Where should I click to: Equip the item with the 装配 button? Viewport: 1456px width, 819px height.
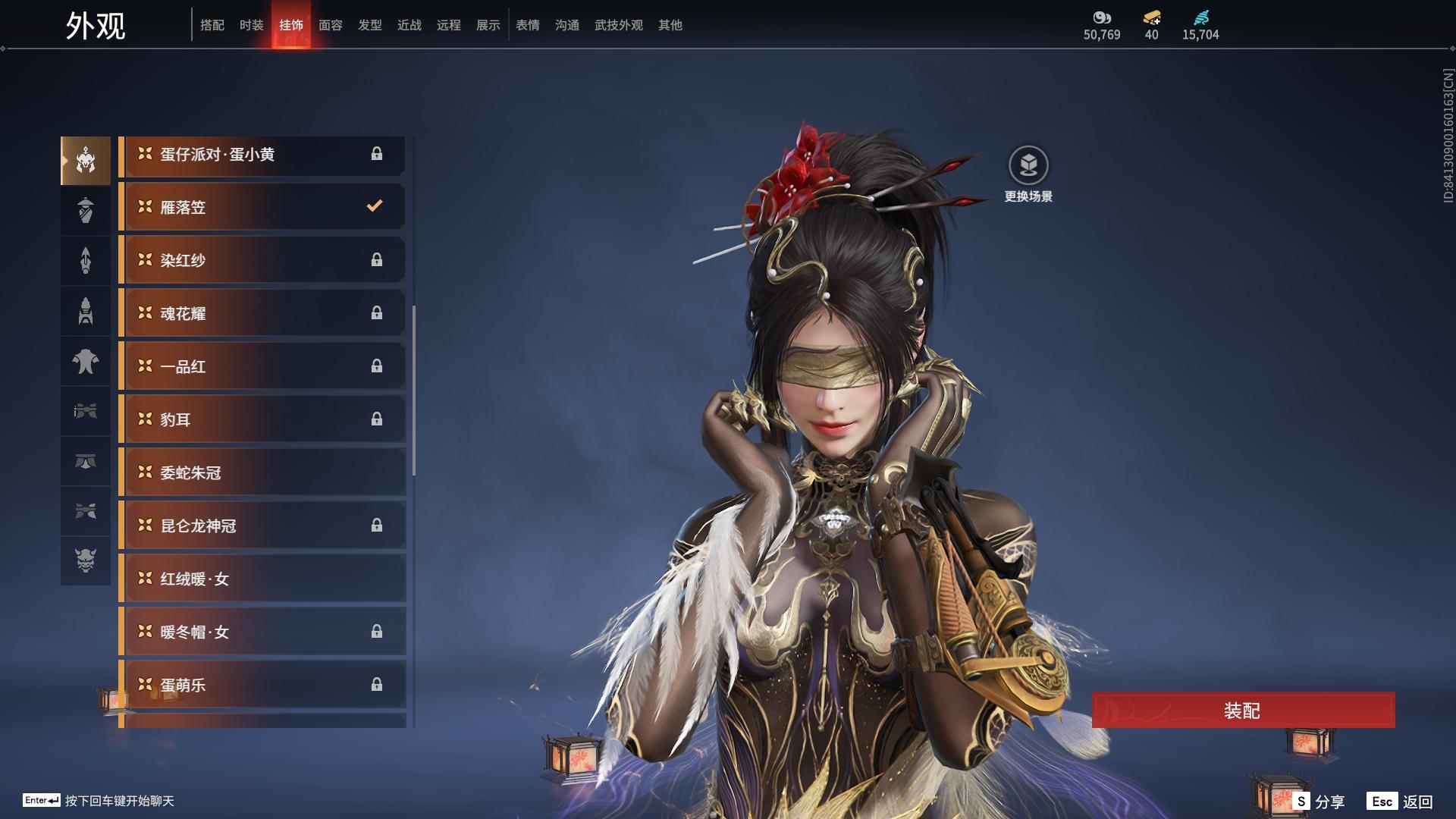(x=1242, y=710)
